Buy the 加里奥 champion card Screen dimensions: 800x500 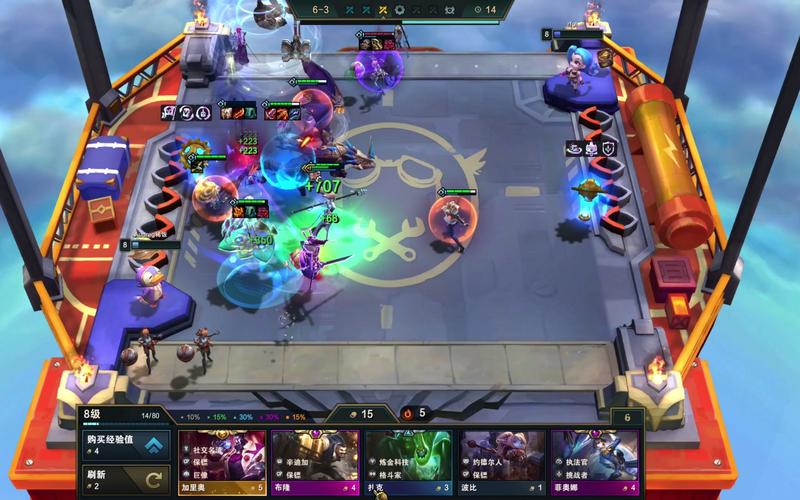[221, 461]
